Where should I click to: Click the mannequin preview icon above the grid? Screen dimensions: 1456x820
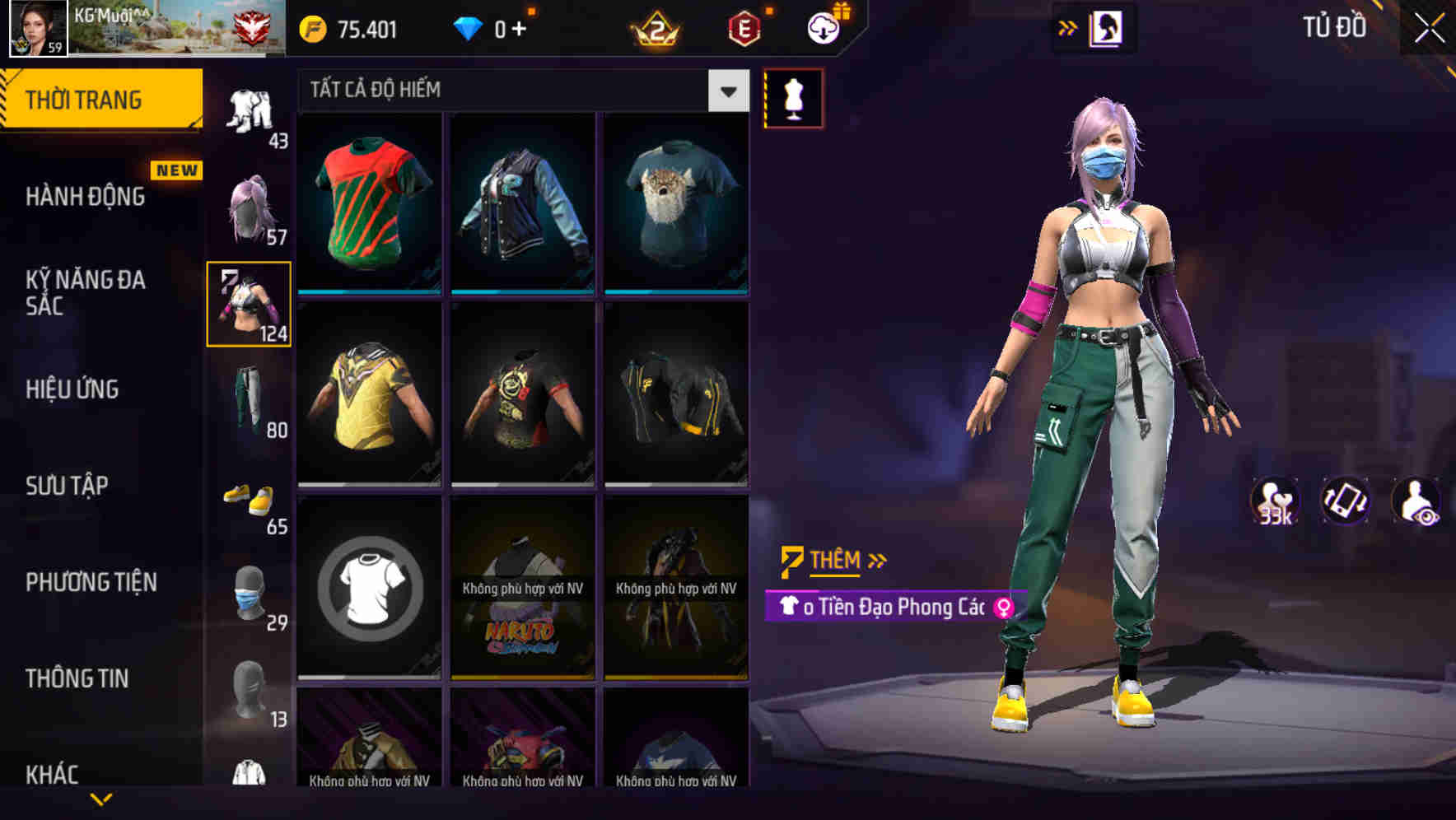click(793, 96)
